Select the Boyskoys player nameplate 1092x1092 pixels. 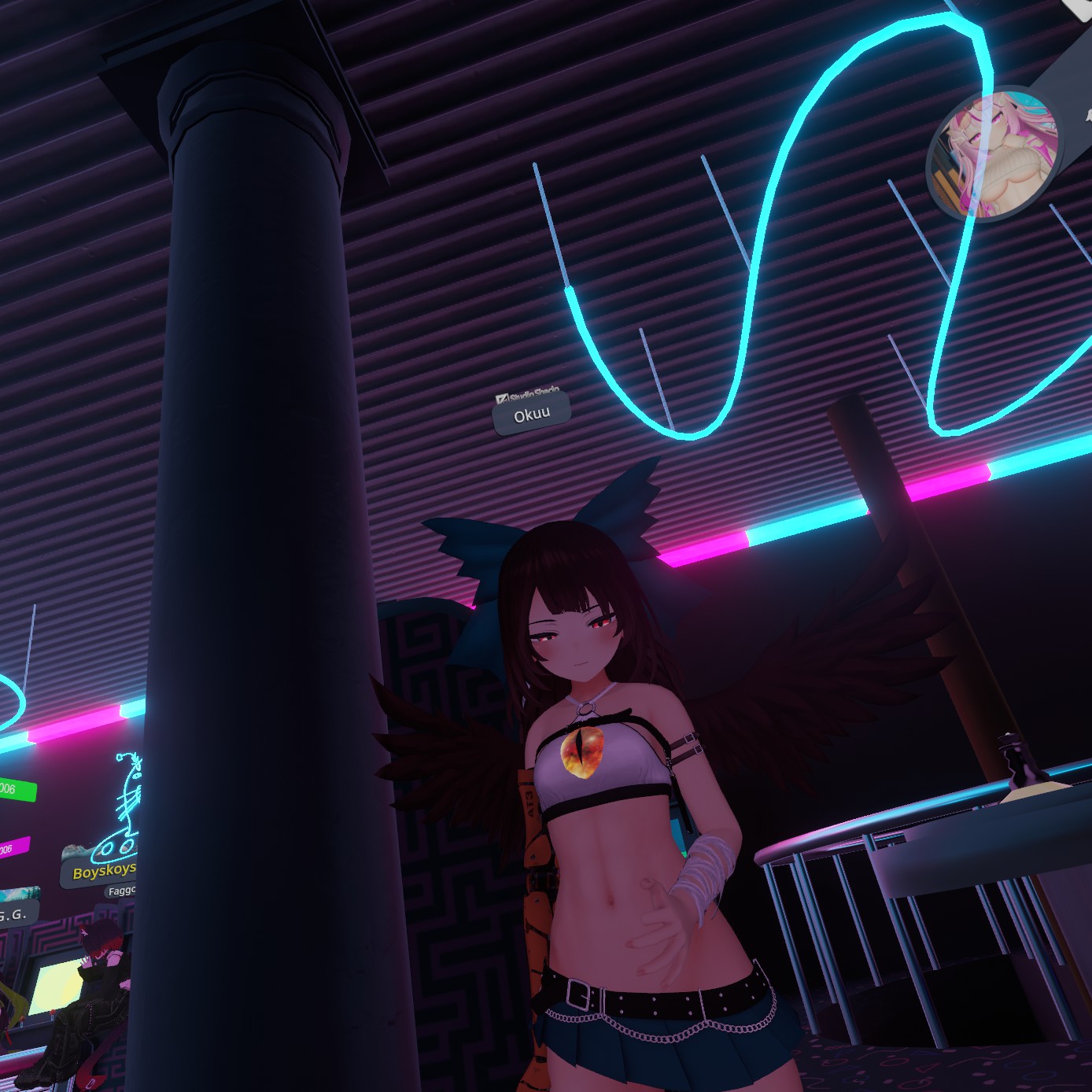click(102, 871)
